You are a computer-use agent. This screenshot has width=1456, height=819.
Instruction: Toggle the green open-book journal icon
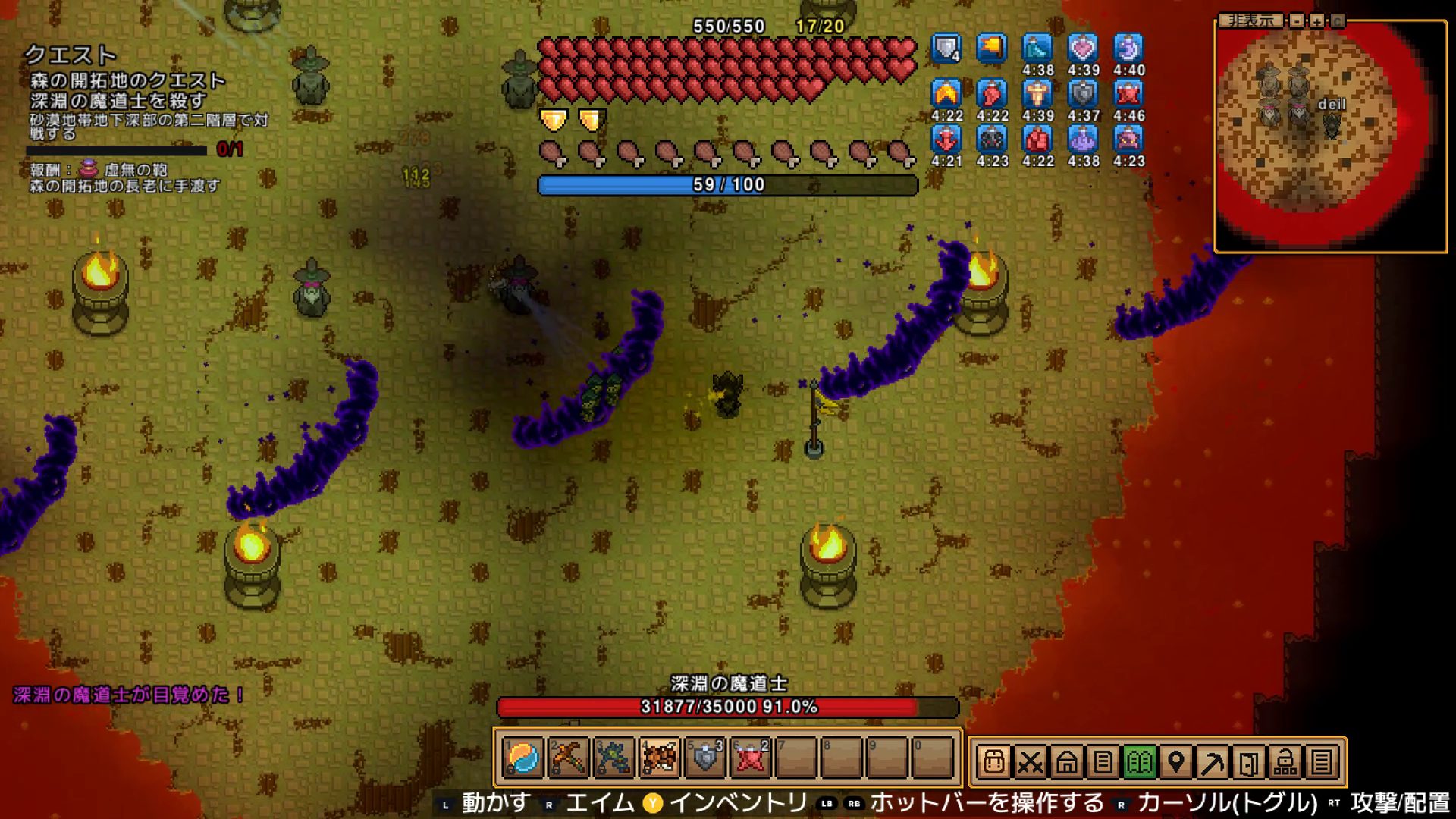click(x=1140, y=762)
